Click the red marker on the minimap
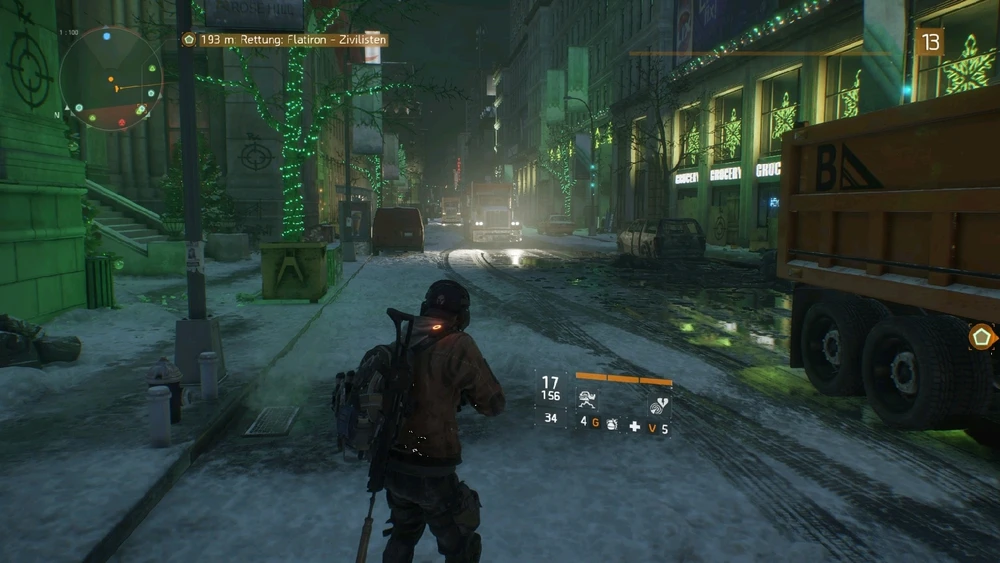The width and height of the screenshot is (1000, 563). tap(122, 122)
